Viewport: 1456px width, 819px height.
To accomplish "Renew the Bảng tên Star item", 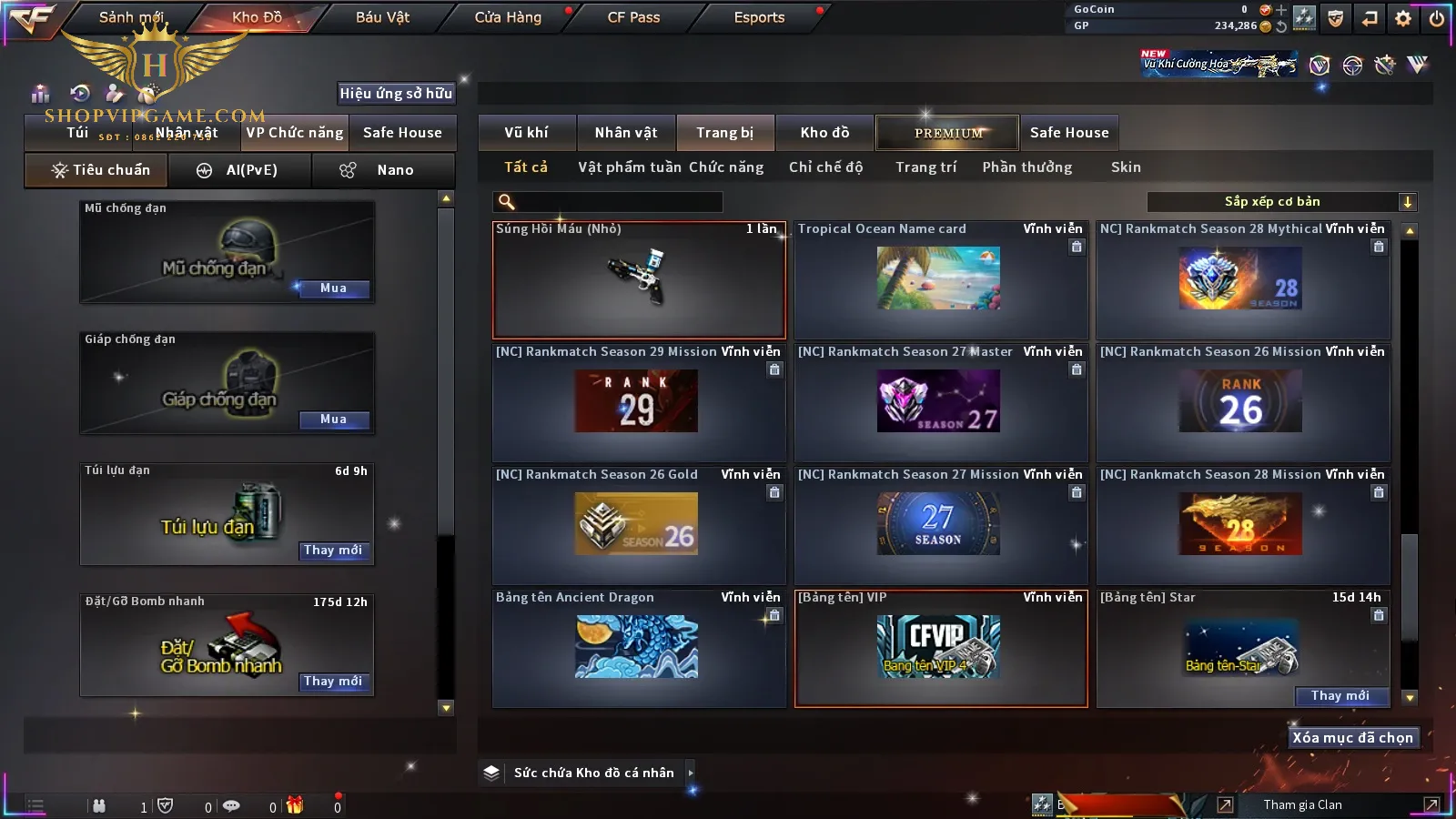I will coord(1340,696).
